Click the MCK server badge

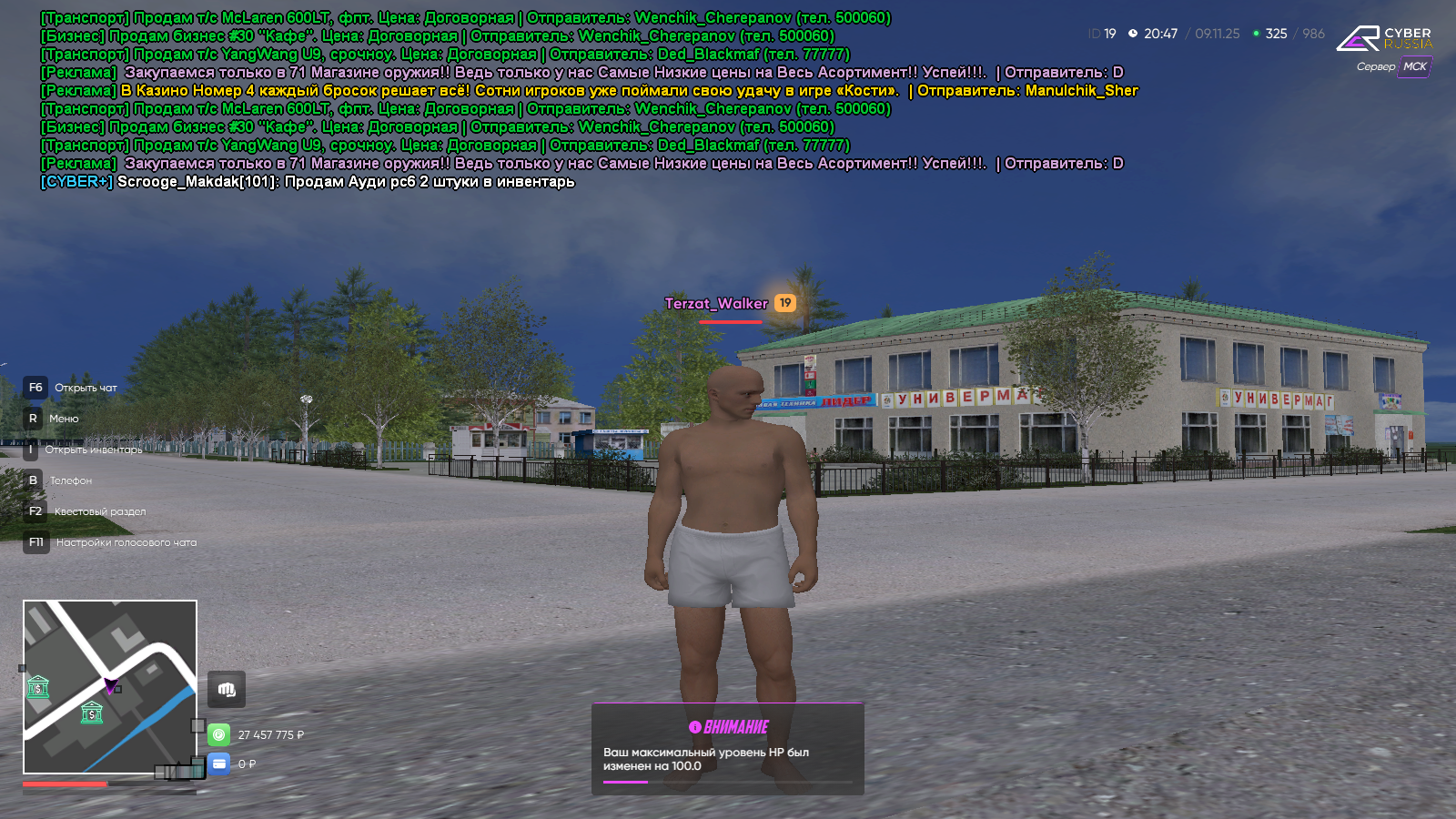tap(1414, 66)
